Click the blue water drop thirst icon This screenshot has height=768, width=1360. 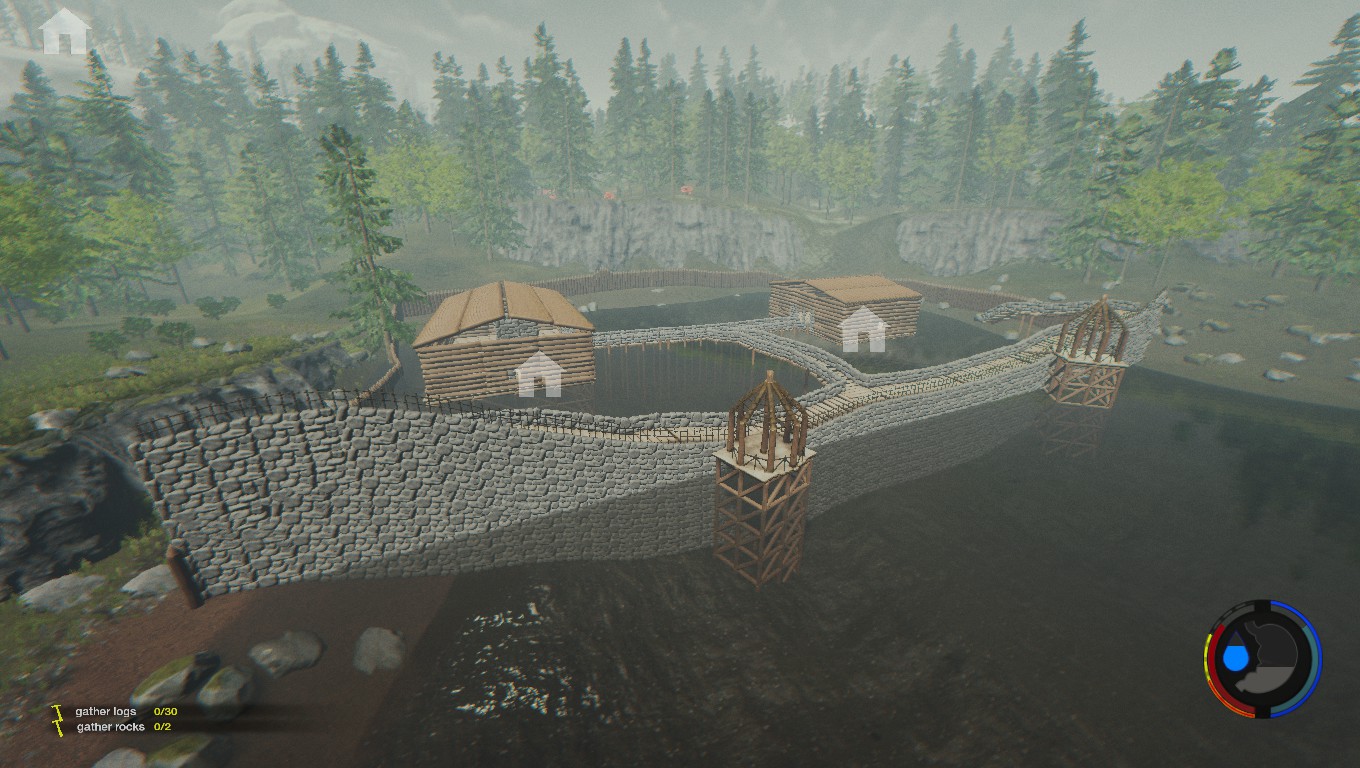tap(1237, 656)
